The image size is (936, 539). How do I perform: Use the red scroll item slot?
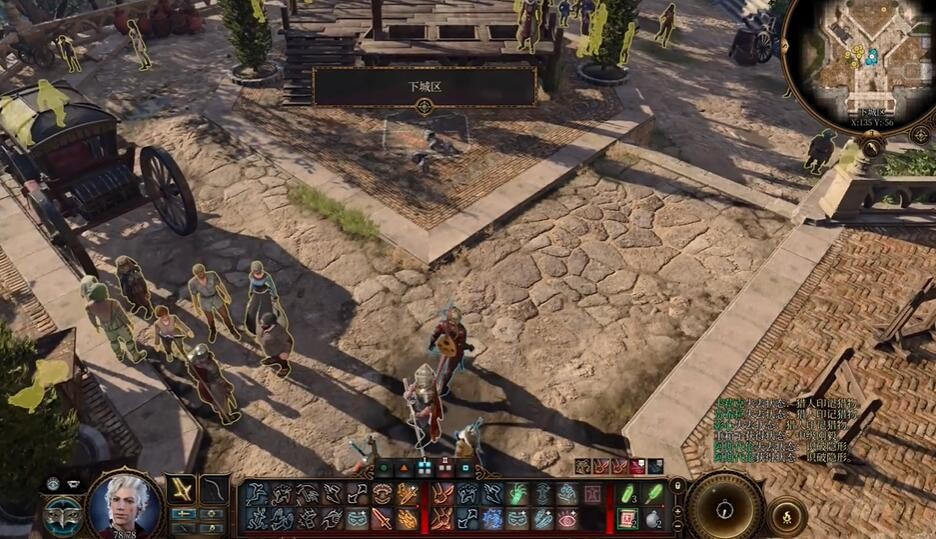(629, 518)
